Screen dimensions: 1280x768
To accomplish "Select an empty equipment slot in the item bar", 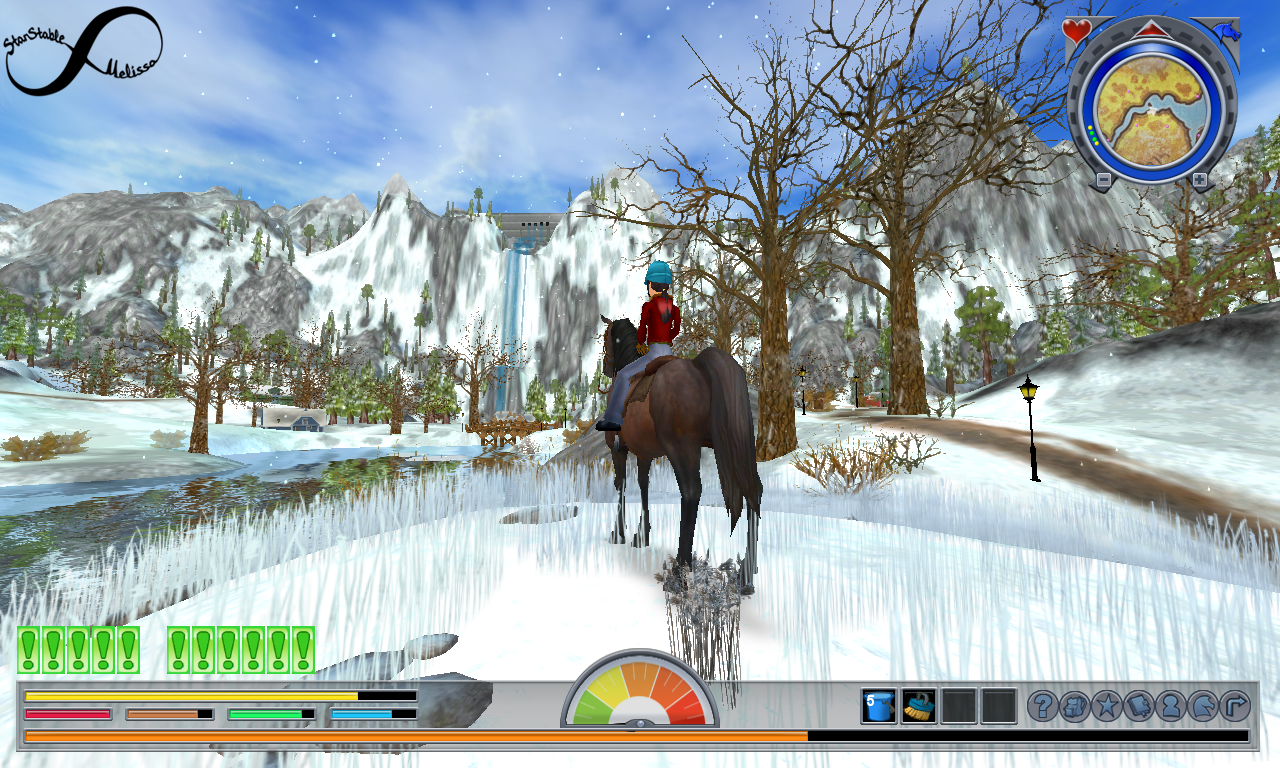I will 958,706.
